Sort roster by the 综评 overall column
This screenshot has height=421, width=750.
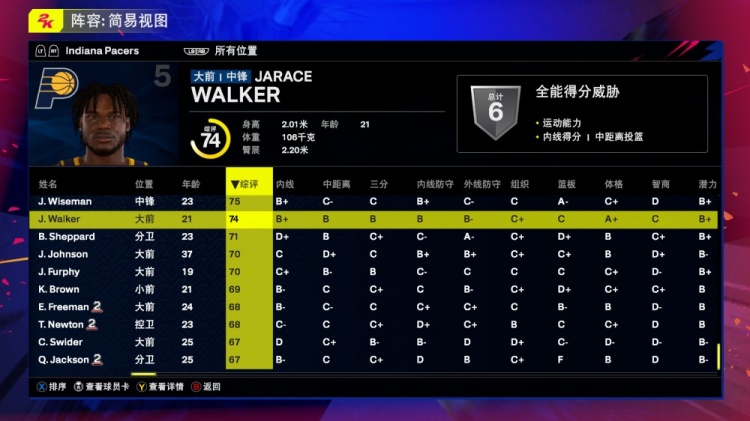click(249, 184)
